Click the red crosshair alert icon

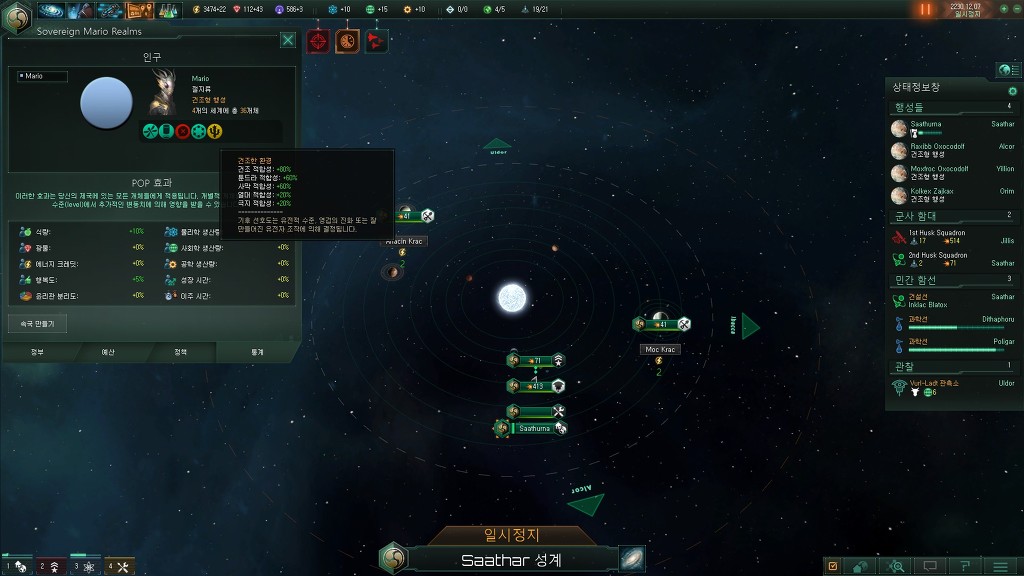tap(318, 41)
